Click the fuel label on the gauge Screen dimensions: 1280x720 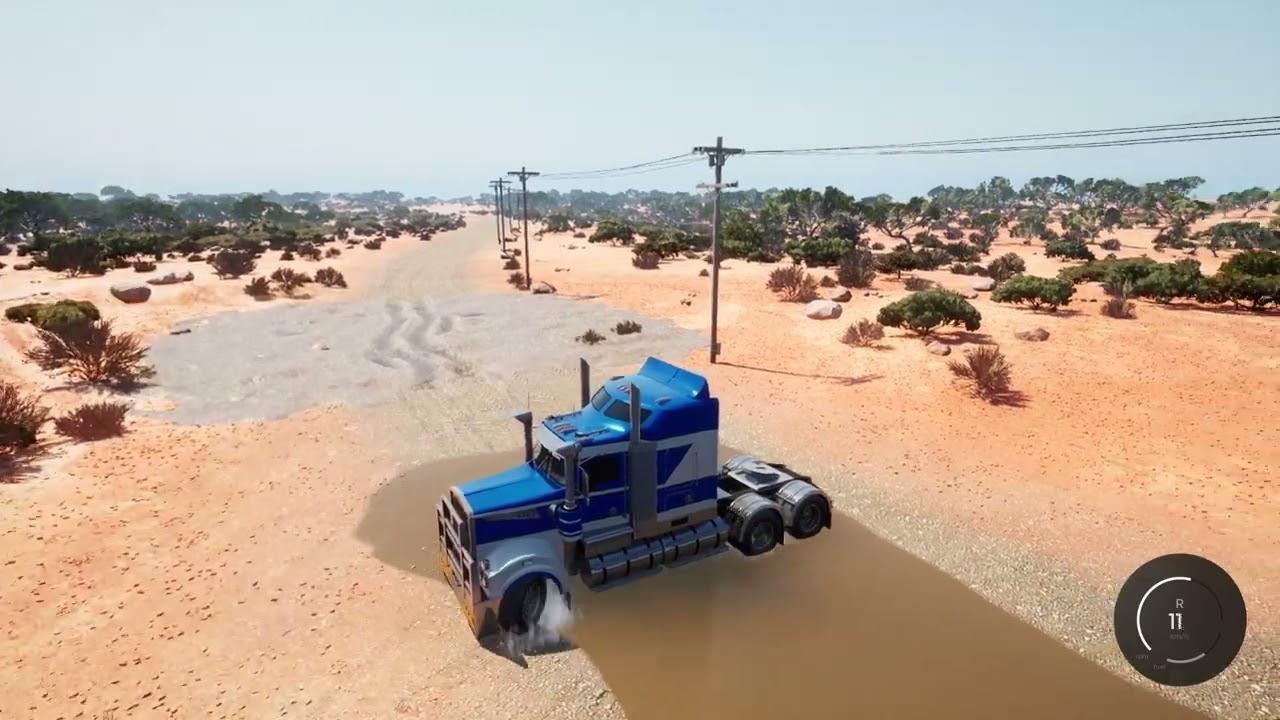[1158, 667]
